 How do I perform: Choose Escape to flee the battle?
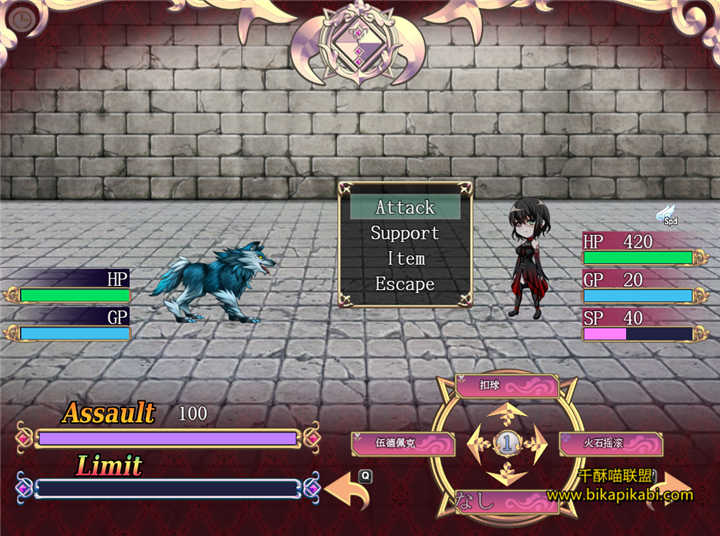coord(405,284)
